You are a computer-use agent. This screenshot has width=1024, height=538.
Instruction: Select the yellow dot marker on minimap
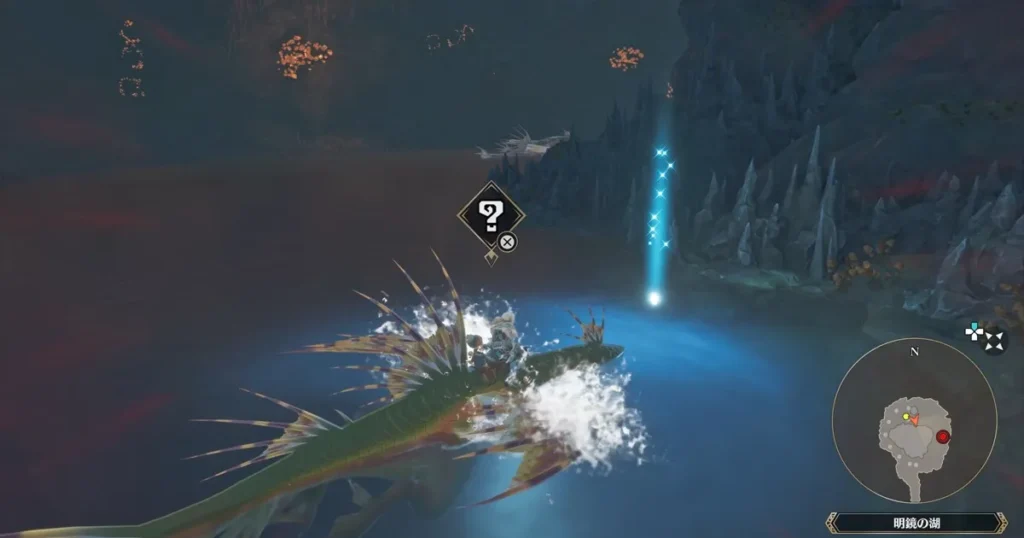pyautogui.click(x=906, y=416)
